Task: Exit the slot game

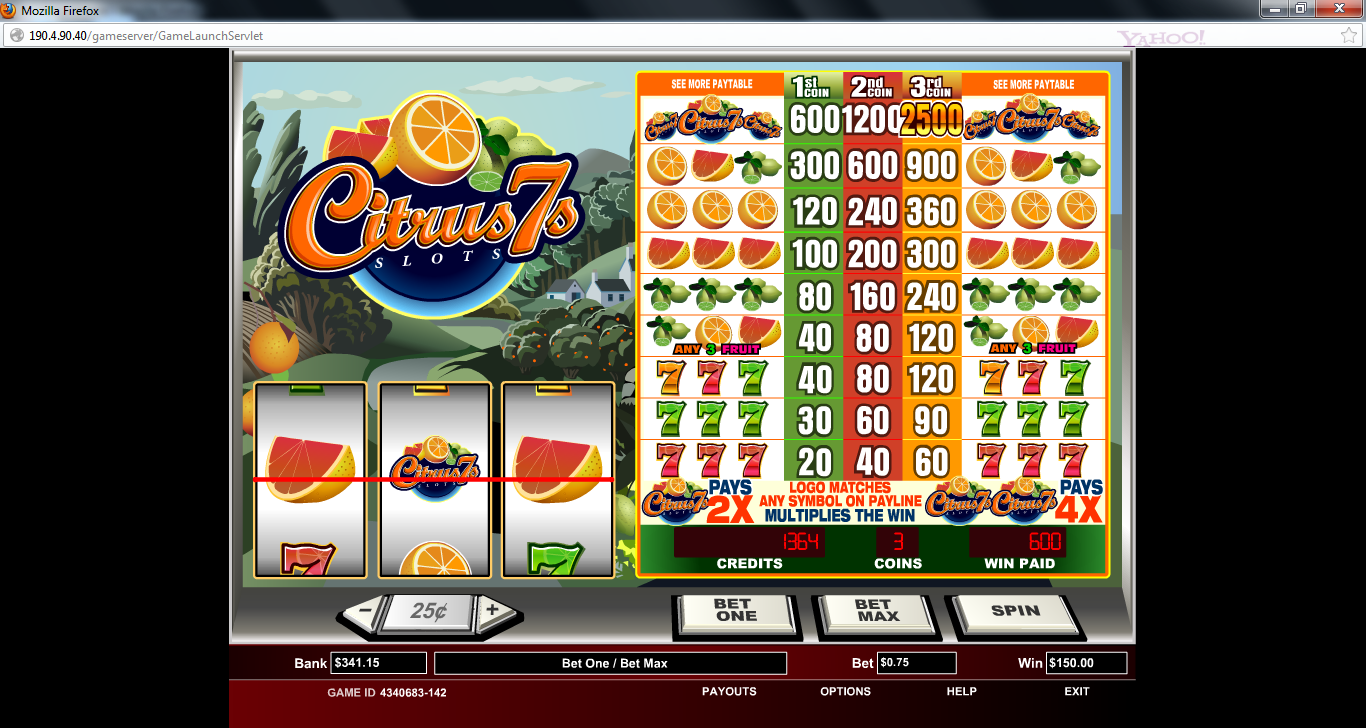Action: pyautogui.click(x=1077, y=691)
